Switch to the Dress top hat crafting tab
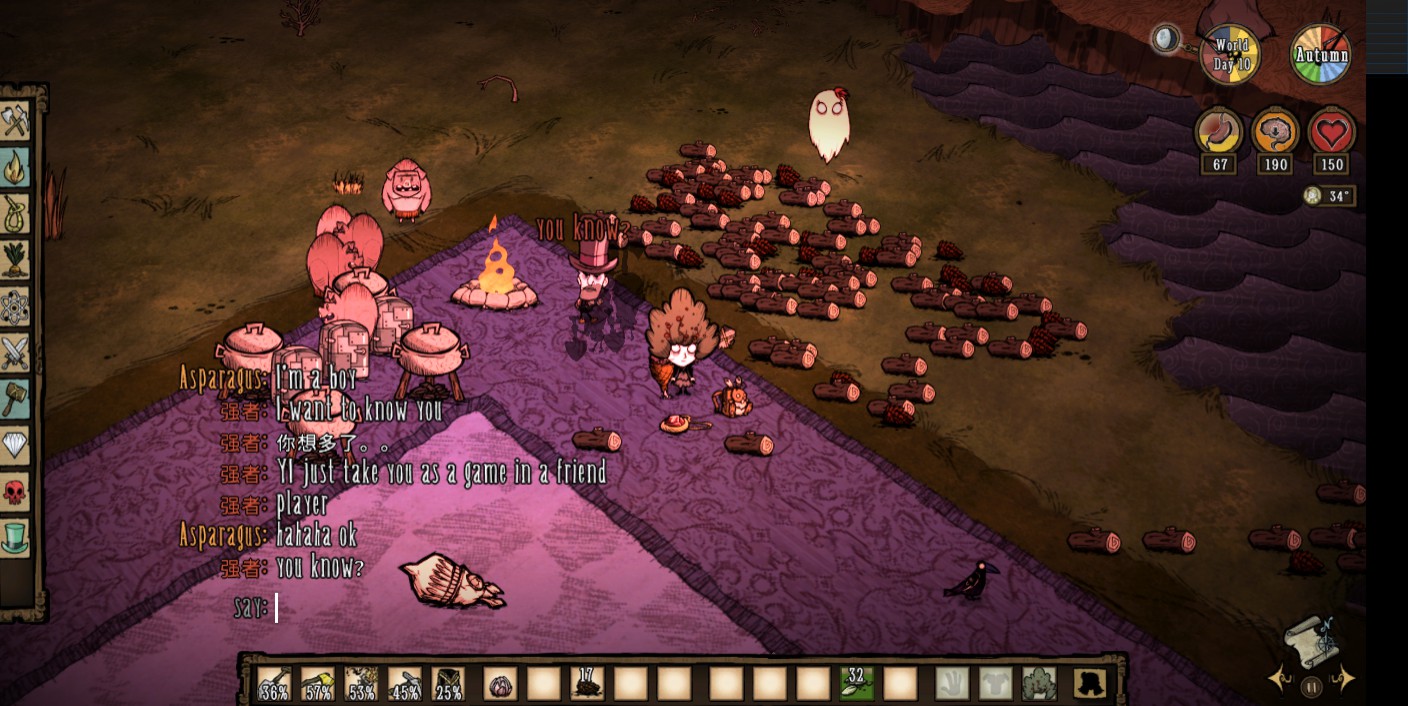The image size is (1408, 706). (16, 538)
